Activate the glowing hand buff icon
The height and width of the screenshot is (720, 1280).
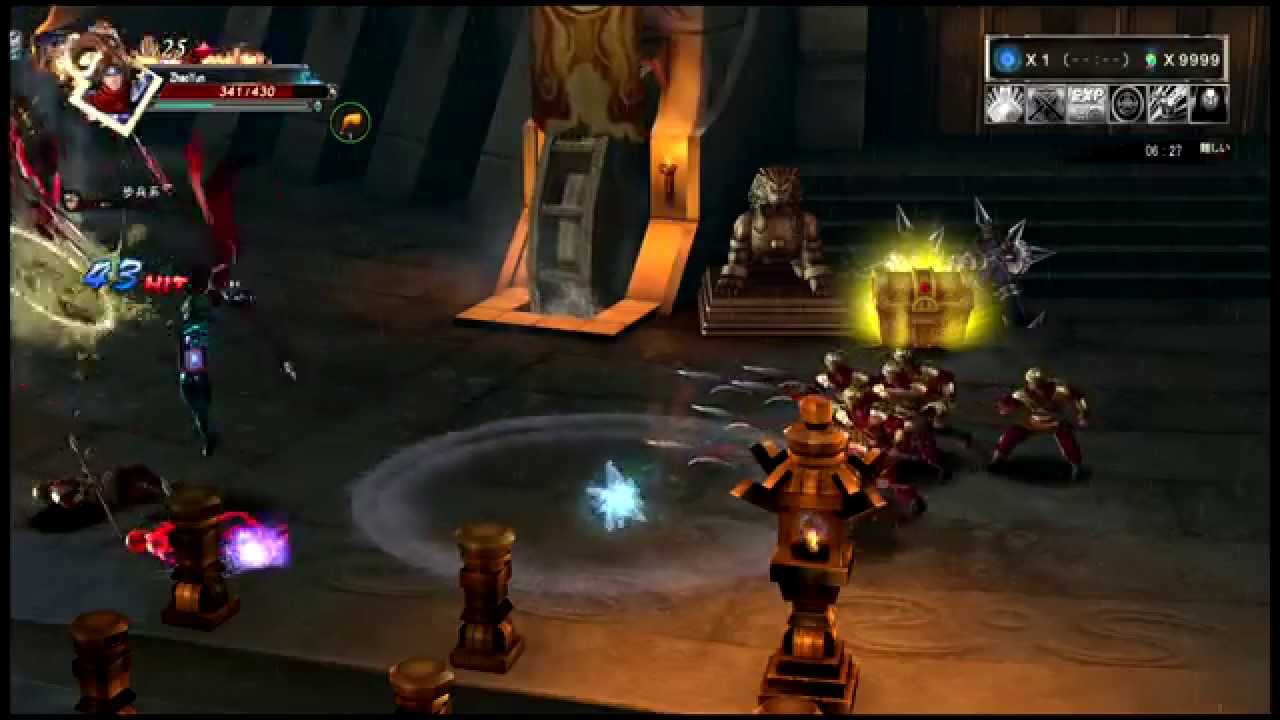[x=1005, y=104]
